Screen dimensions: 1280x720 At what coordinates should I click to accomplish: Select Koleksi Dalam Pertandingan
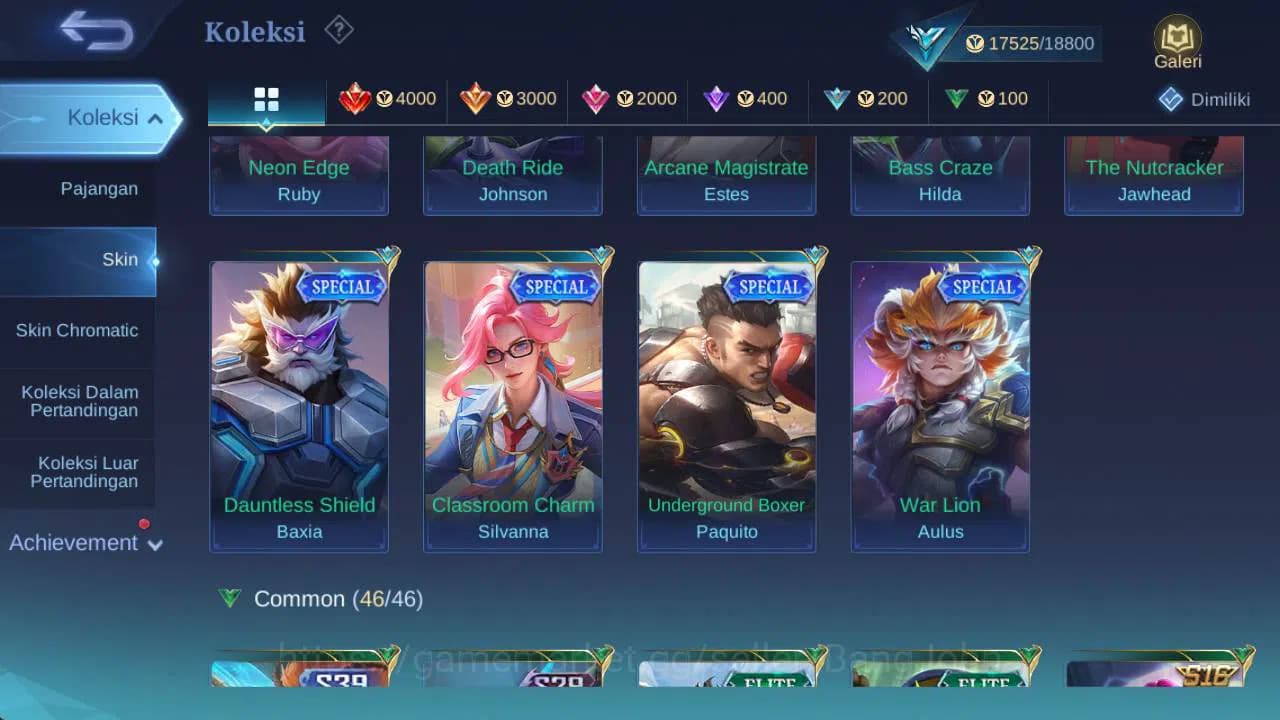pyautogui.click(x=77, y=401)
